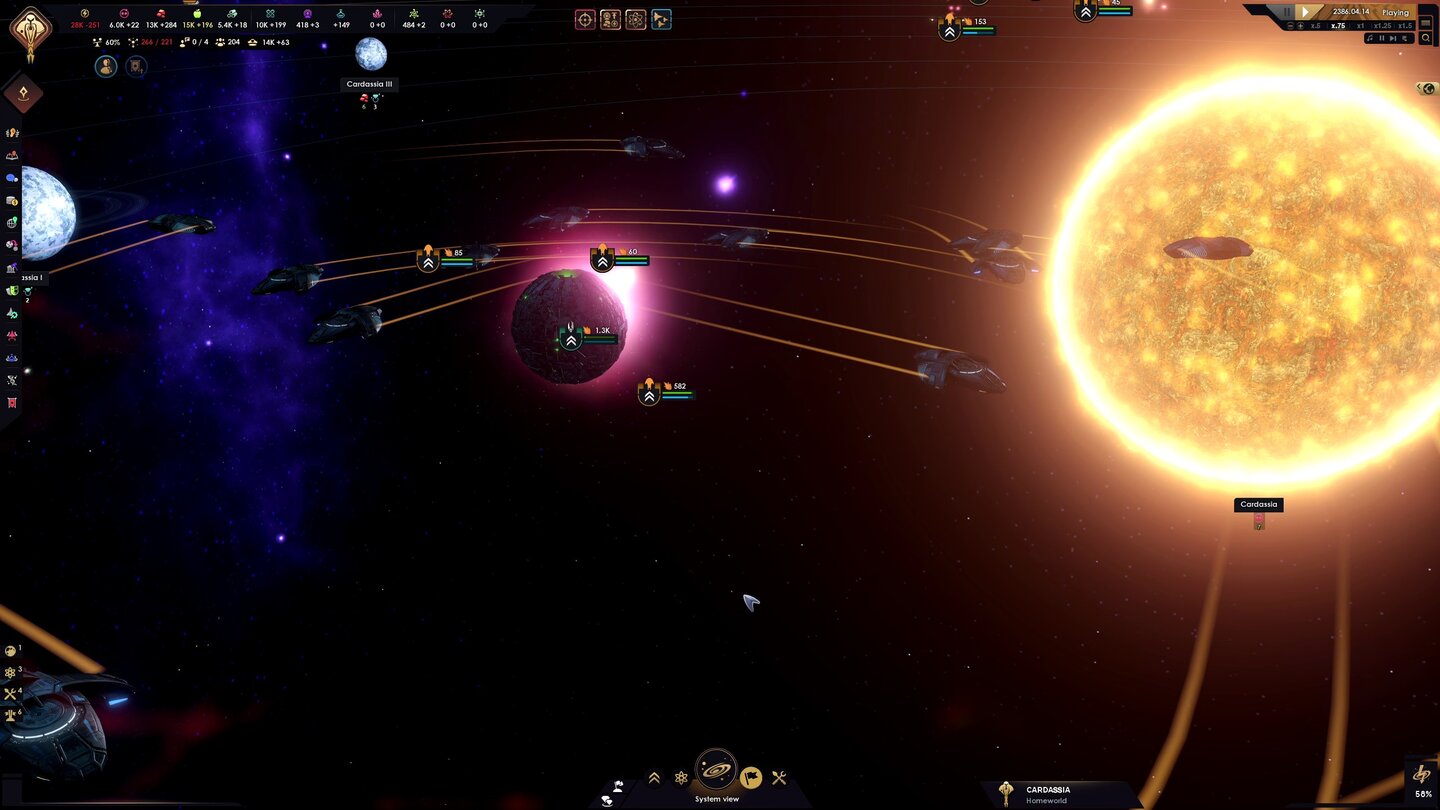This screenshot has height=810, width=1440.
Task: Open the galactic market icon in the sidebar
Action: (12, 202)
